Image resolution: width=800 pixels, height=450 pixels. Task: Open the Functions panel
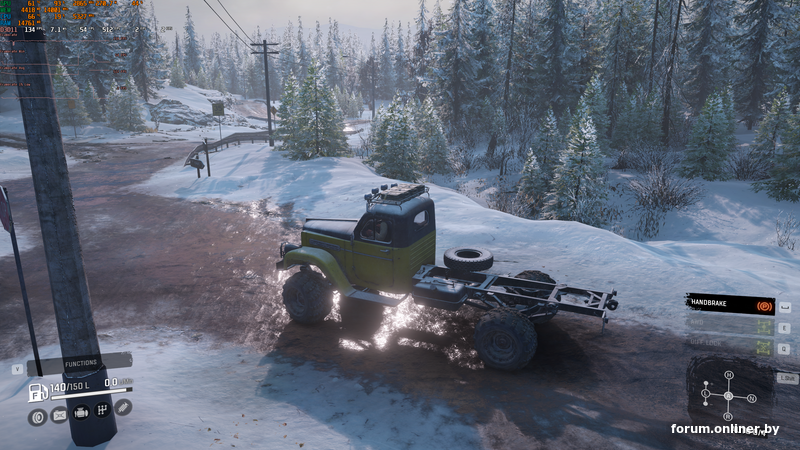(81, 363)
